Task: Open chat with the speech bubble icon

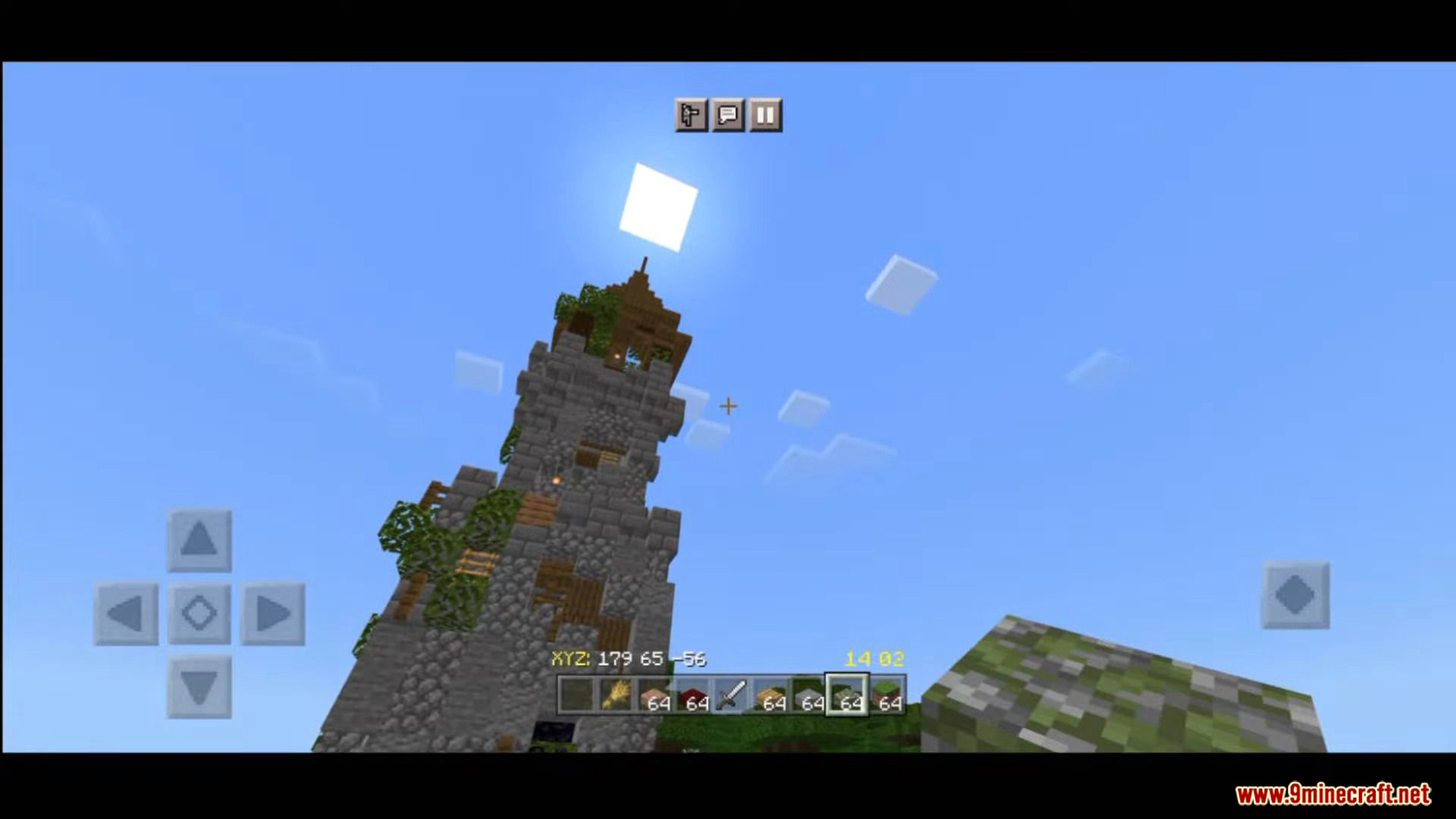Action: (x=727, y=115)
